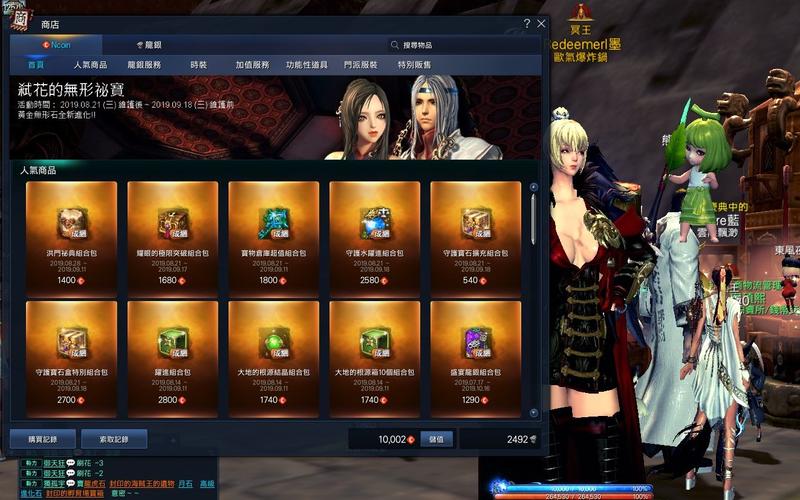Open the 門派服裝 category tab
The width and height of the screenshot is (800, 500).
point(360,65)
